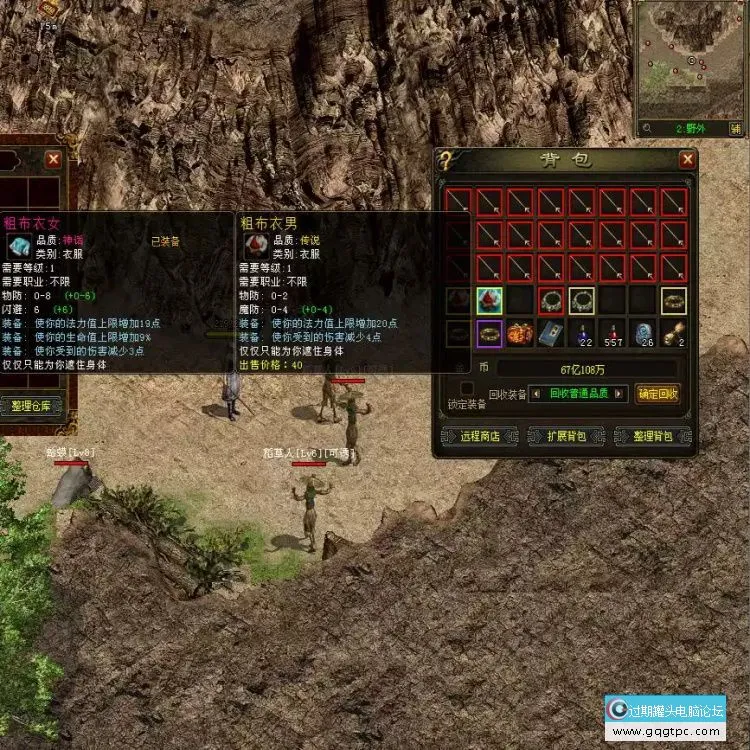The image size is (750, 750).
Task: Advance recycle quality with the right arrow
Action: click(621, 394)
